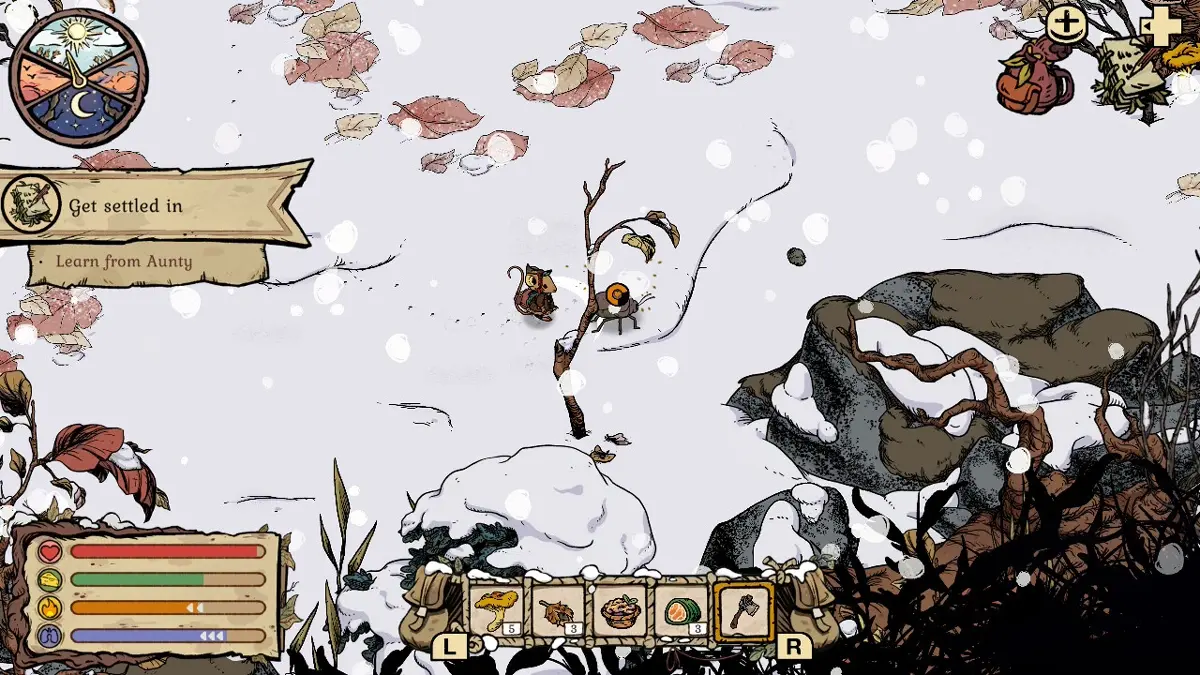This screenshot has height=675, width=1200.
Task: Select the dried leaf hotbar slot
Action: 557,610
